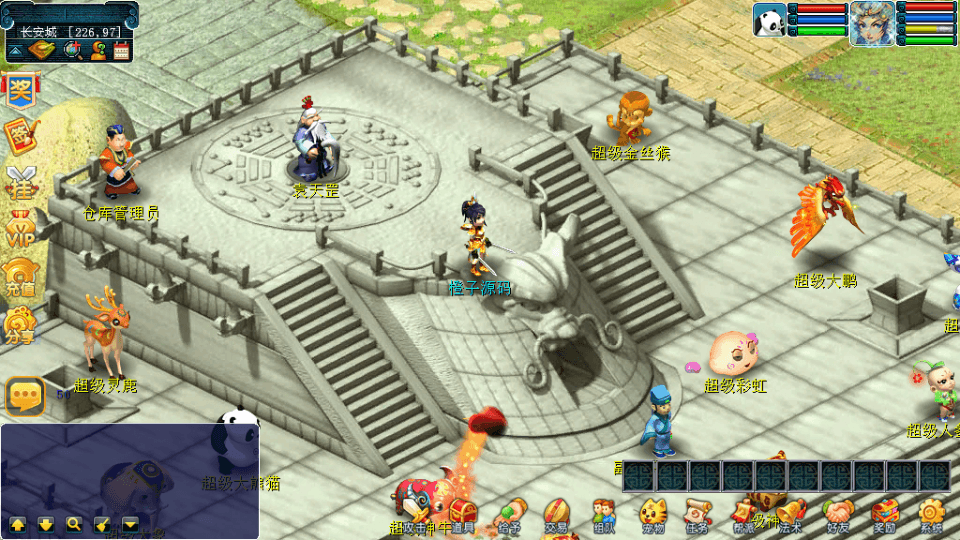The height and width of the screenshot is (540, 960).
Task: Open the 组队 team panel
Action: click(x=603, y=514)
